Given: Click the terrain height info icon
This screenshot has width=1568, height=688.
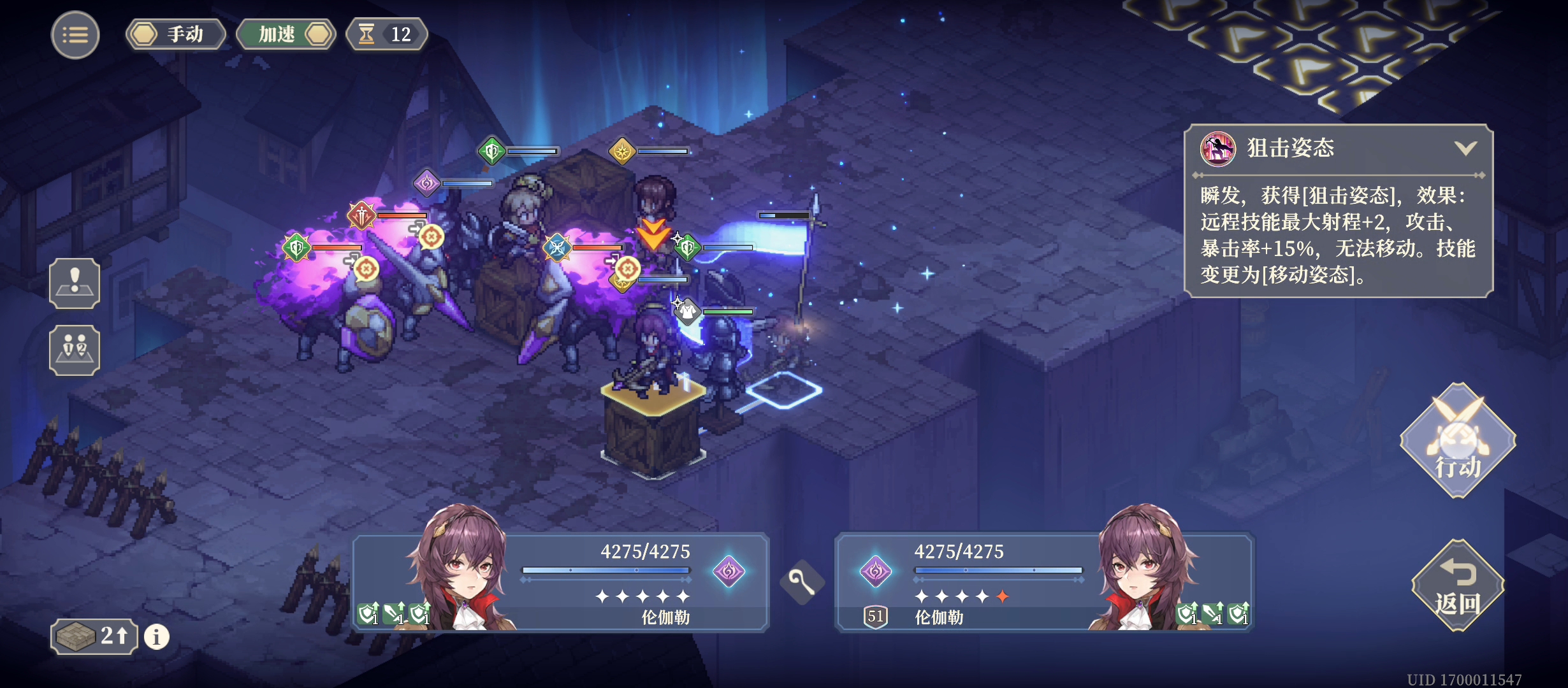Looking at the screenshot, I should point(157,636).
